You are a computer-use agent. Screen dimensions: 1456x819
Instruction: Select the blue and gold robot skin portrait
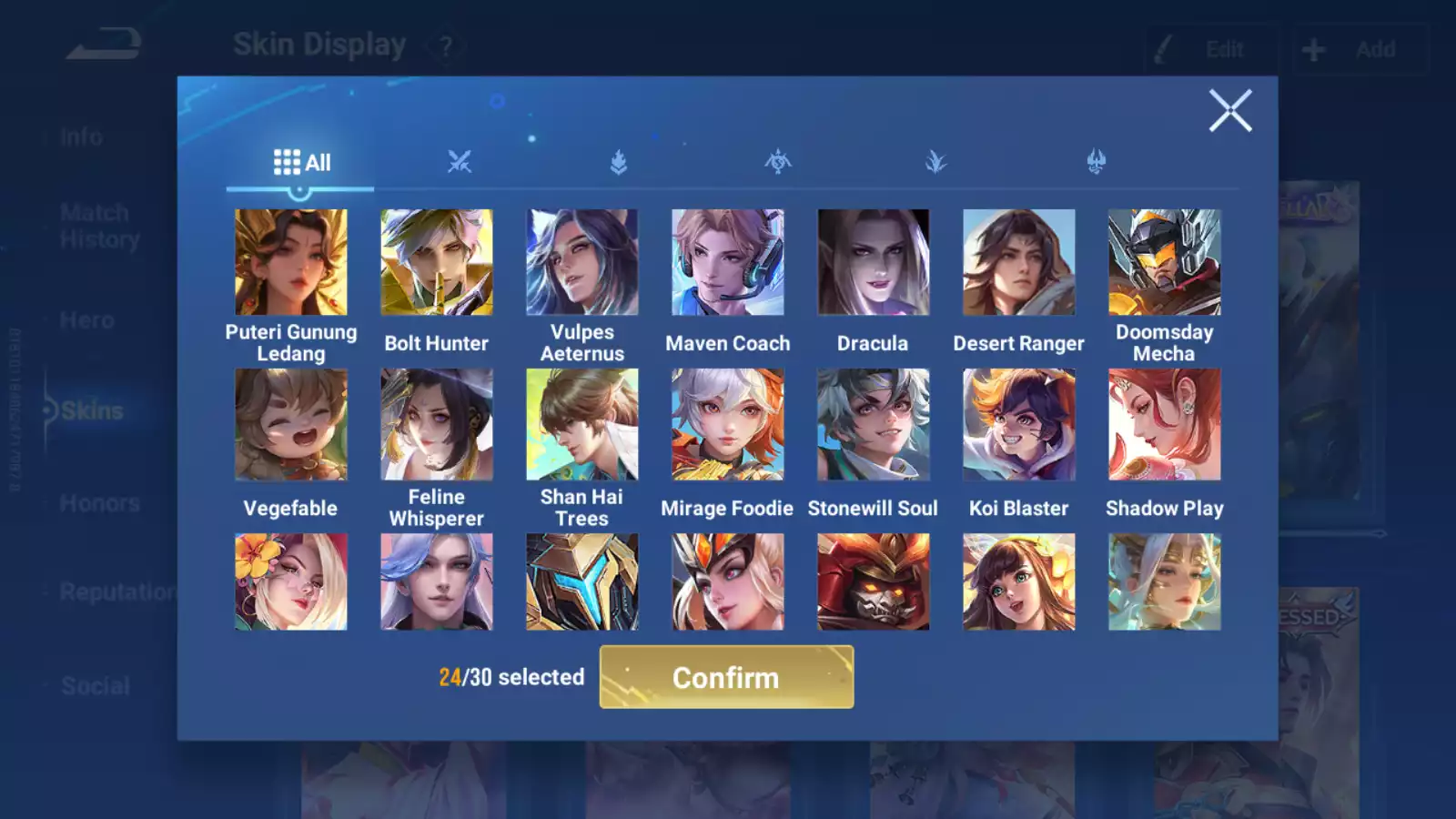582,581
